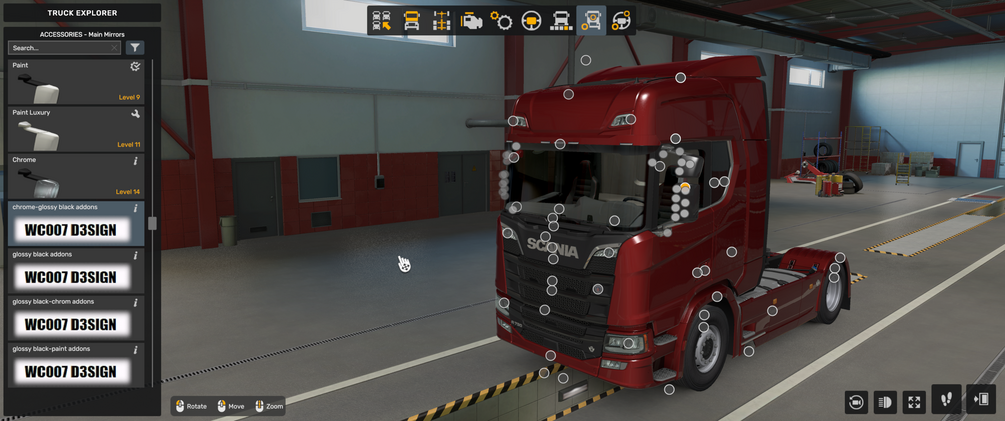Exit the truck explorer with the door button
The image size is (1005, 421).
pyautogui.click(x=981, y=400)
